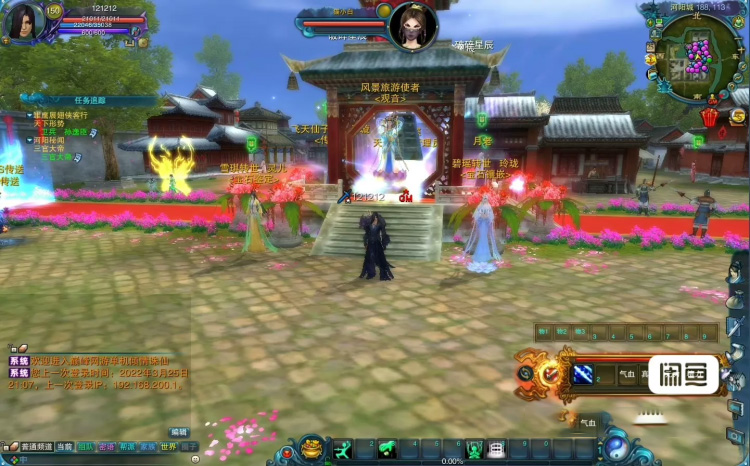
Task: Switch chat to the 当前 channel tab
Action: (64, 447)
